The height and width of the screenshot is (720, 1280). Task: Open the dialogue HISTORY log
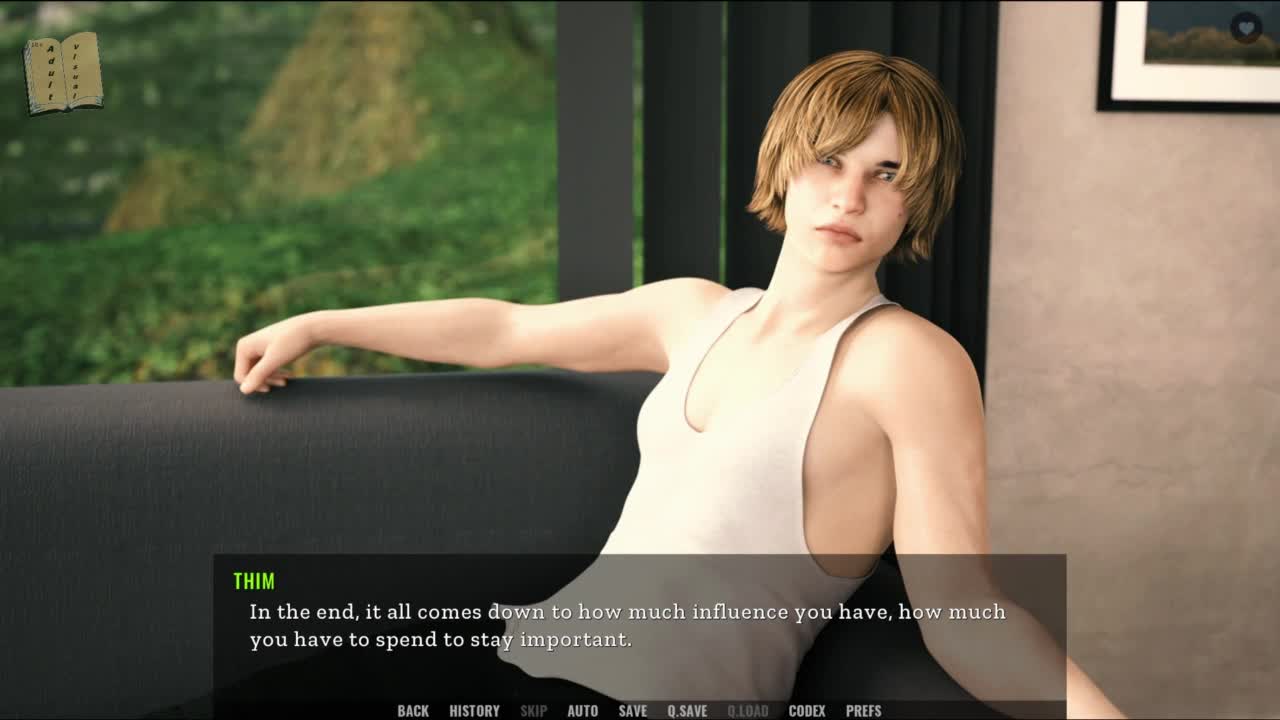(474, 711)
